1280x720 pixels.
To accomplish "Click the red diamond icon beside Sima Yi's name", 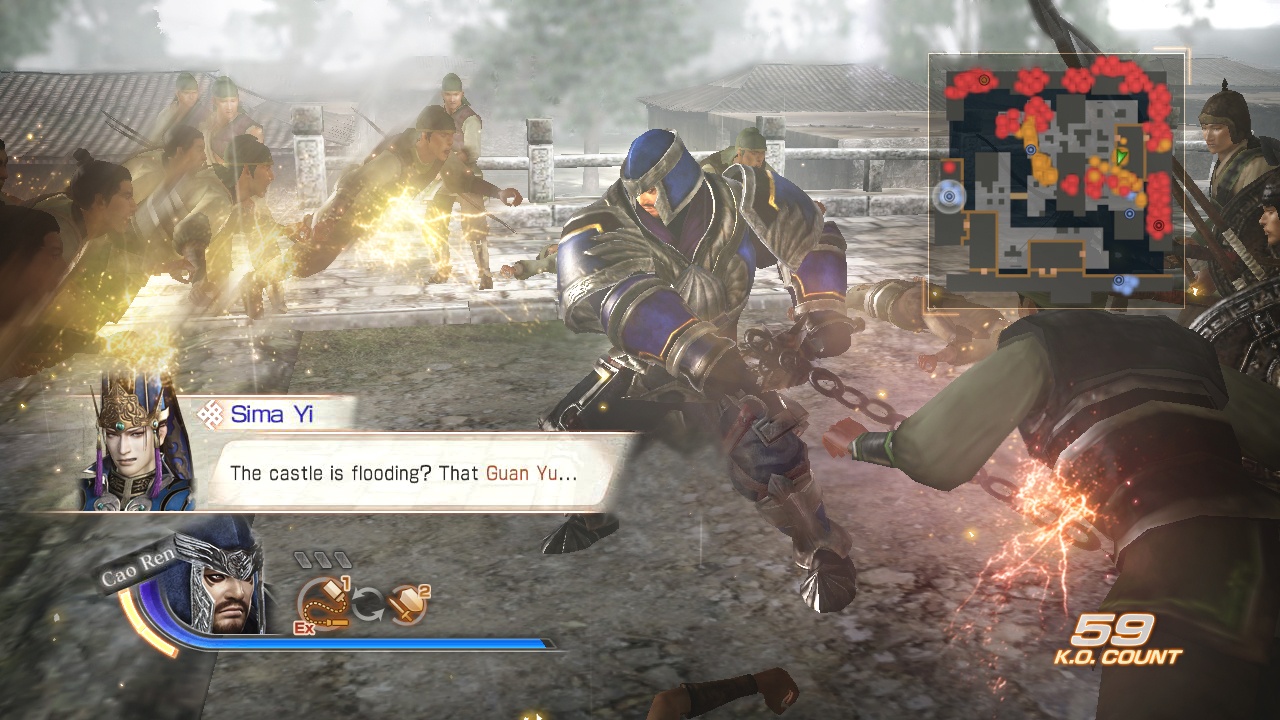I will coord(210,414).
